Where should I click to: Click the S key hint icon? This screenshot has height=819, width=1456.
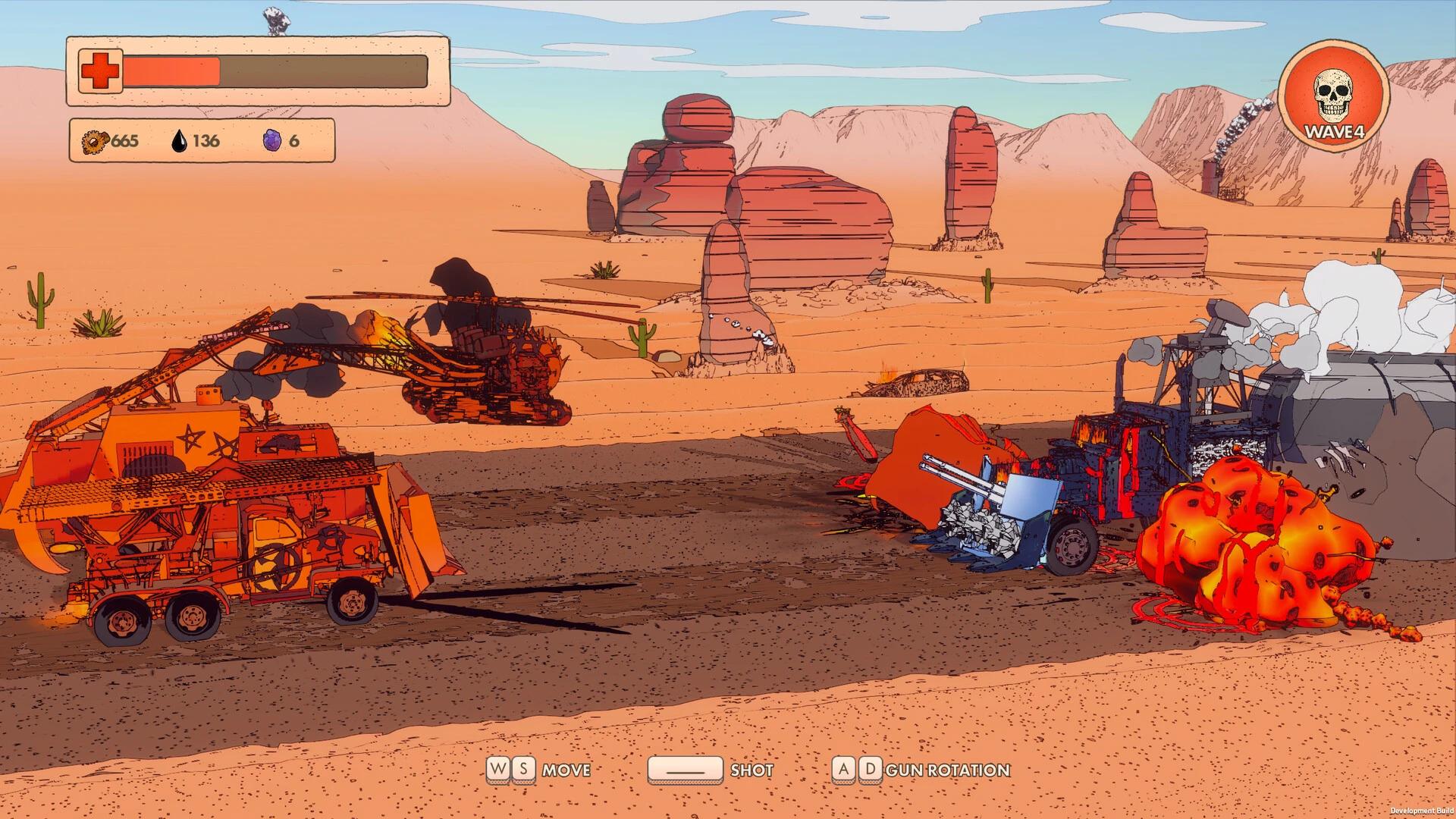click(x=522, y=770)
